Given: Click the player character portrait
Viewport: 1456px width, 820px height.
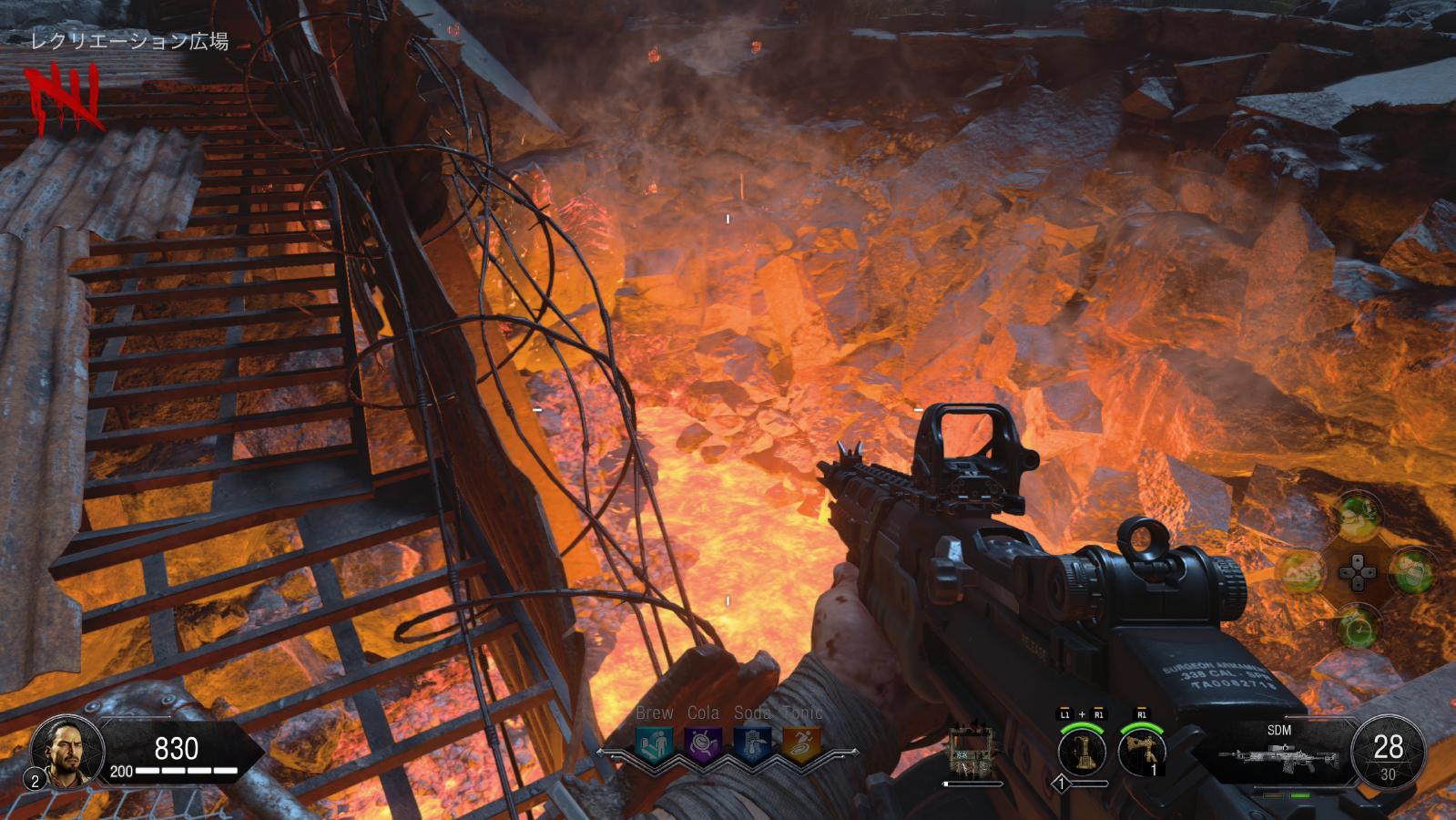Looking at the screenshot, I should (62, 750).
